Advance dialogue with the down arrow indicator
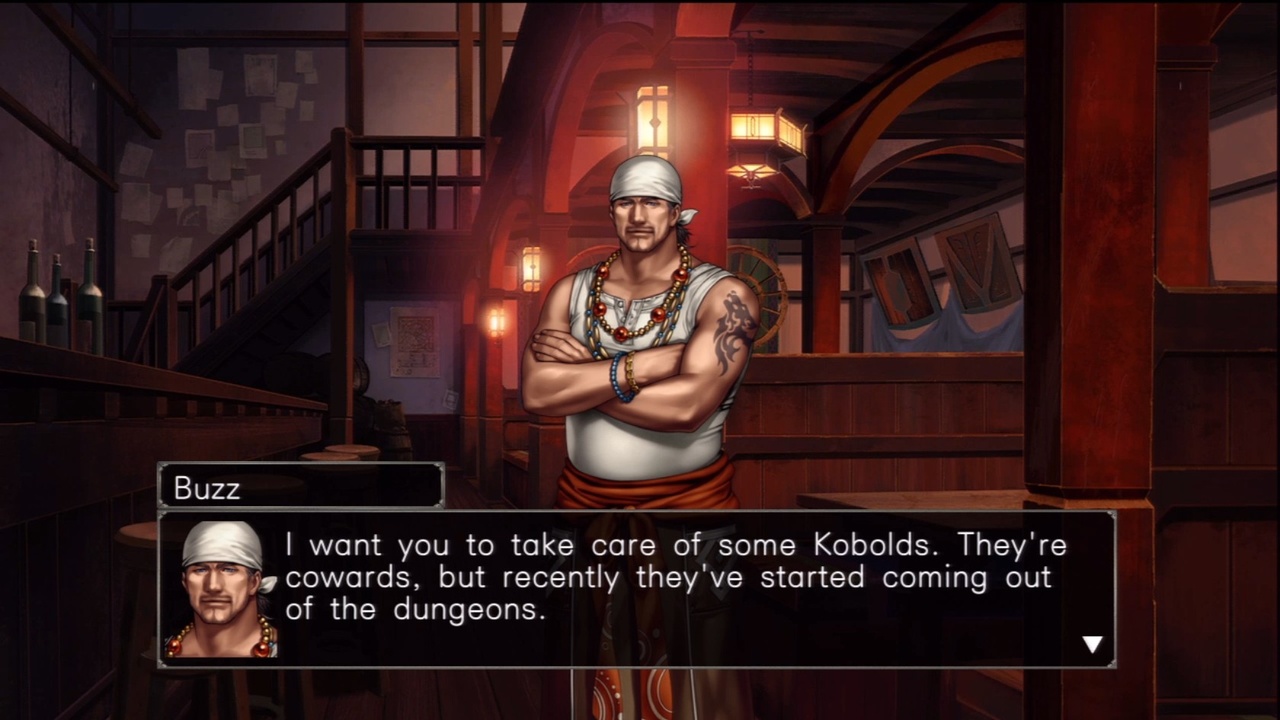 coord(1092,645)
